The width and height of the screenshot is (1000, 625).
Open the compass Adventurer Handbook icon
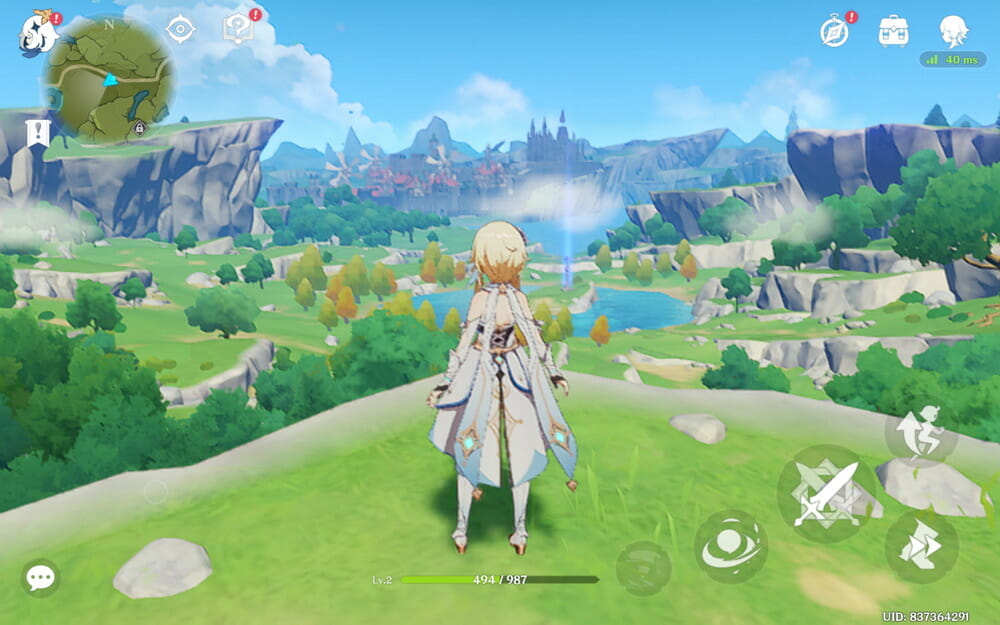click(x=834, y=32)
